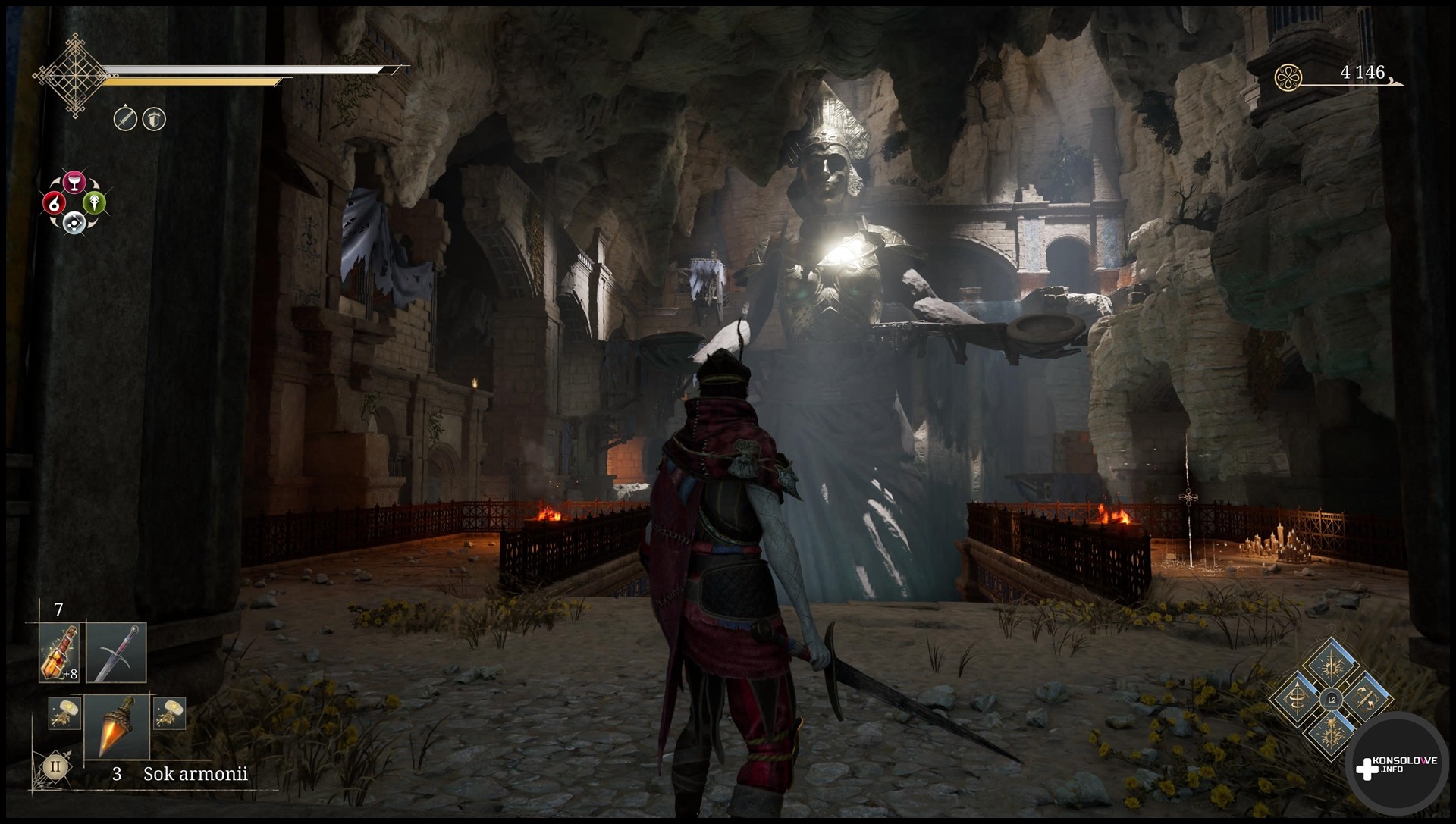Use the Sok armonii amber pendulum item
This screenshot has width=1456, height=824.
(x=117, y=727)
